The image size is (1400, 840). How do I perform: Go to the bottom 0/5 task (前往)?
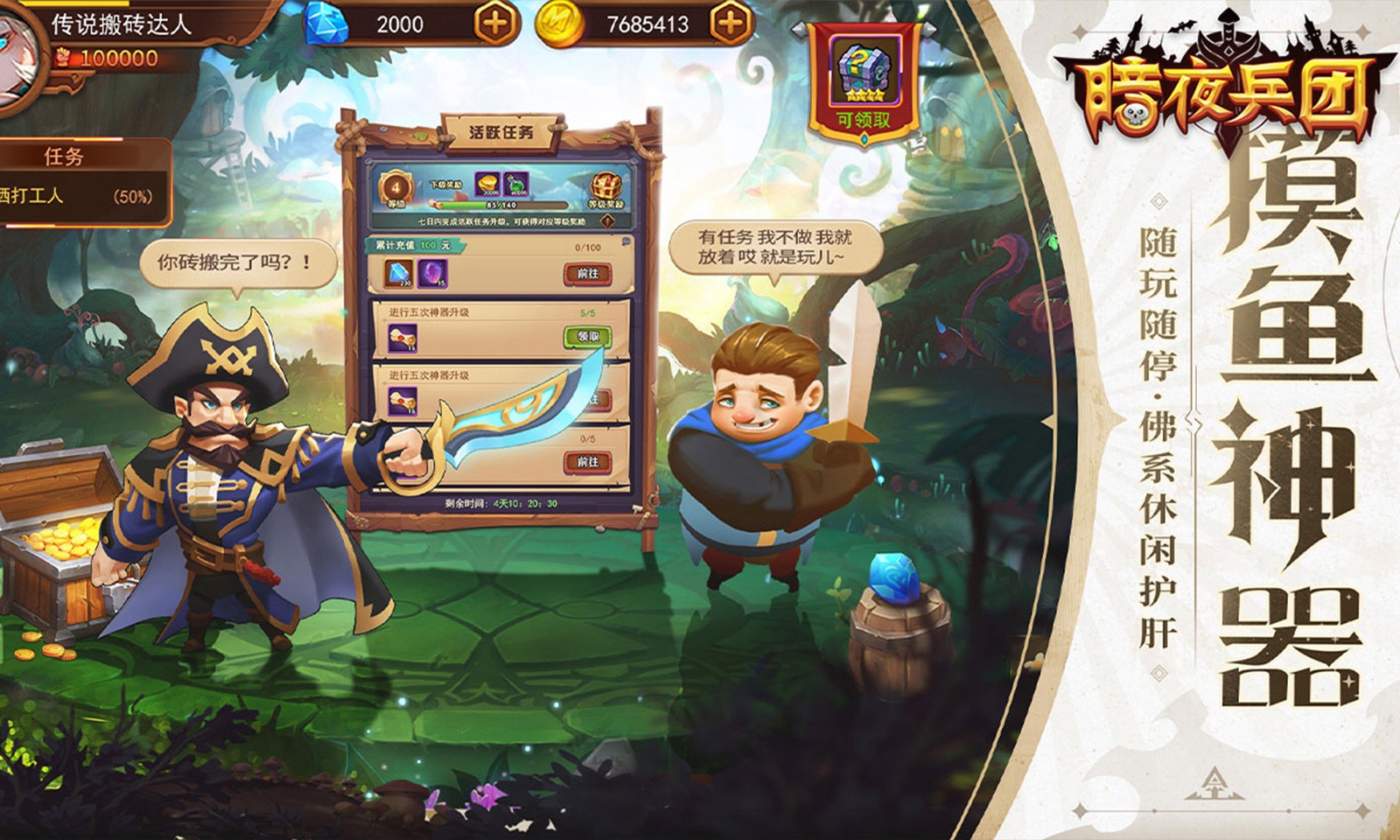587,461
